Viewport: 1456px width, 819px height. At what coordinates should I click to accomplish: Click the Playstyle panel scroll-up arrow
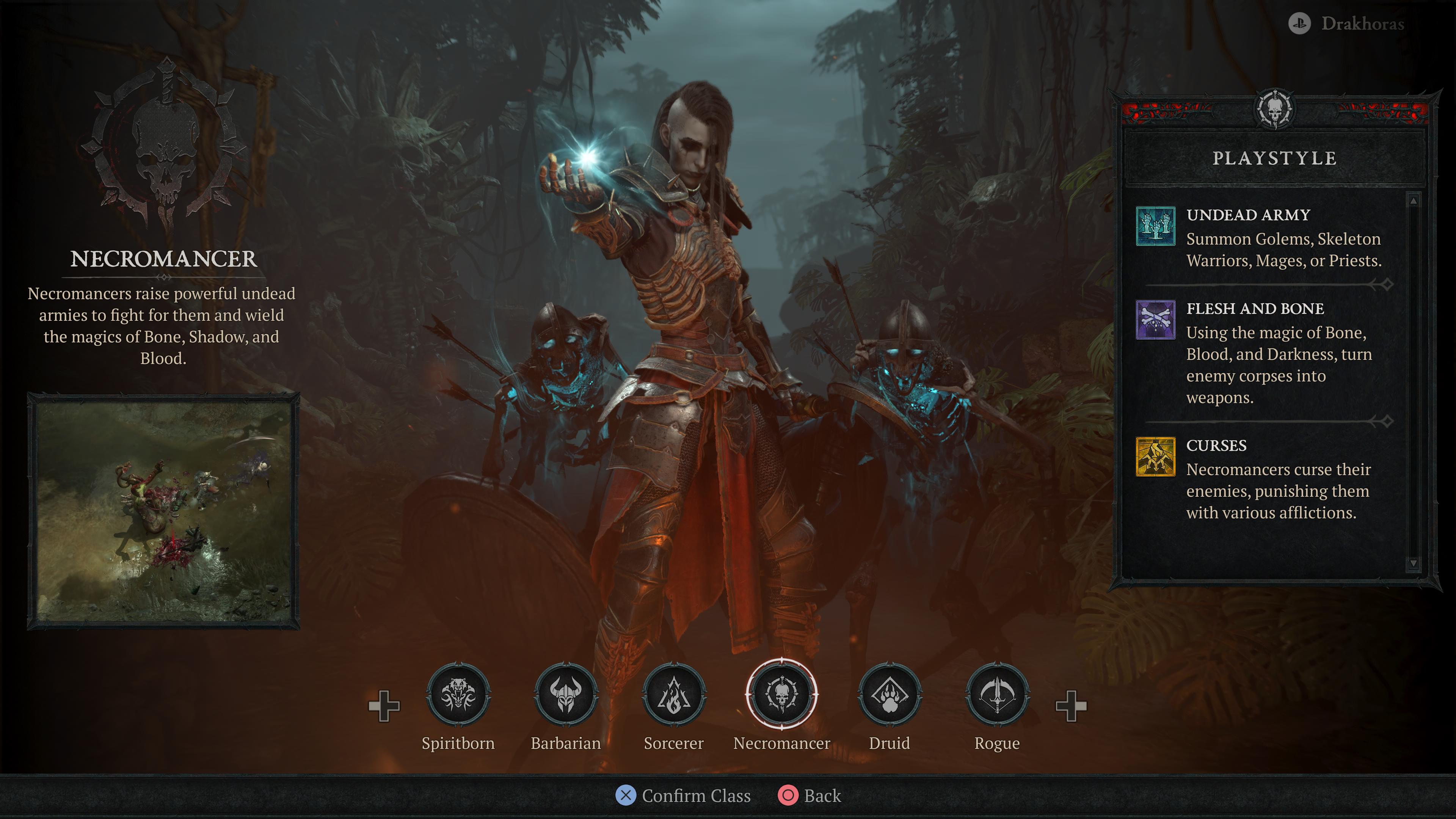click(x=1413, y=201)
